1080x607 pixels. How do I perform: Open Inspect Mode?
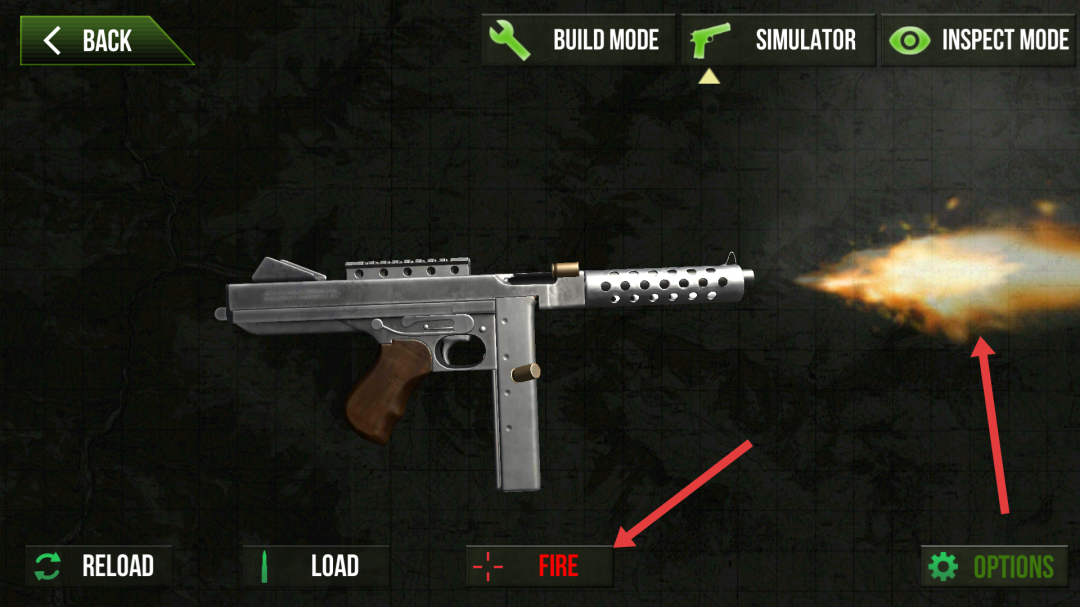tap(978, 41)
